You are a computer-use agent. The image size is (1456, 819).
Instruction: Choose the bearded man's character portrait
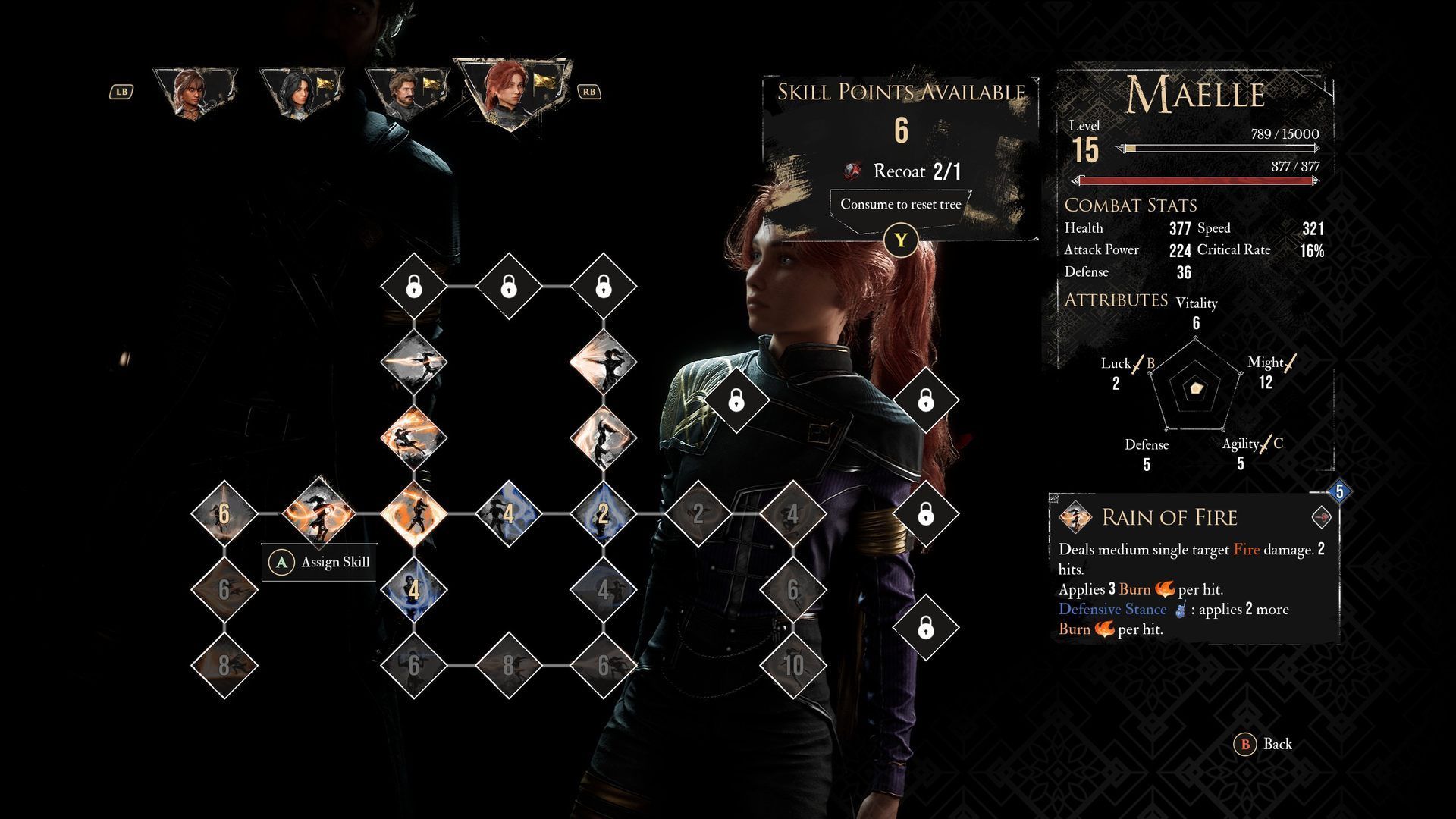(x=403, y=92)
